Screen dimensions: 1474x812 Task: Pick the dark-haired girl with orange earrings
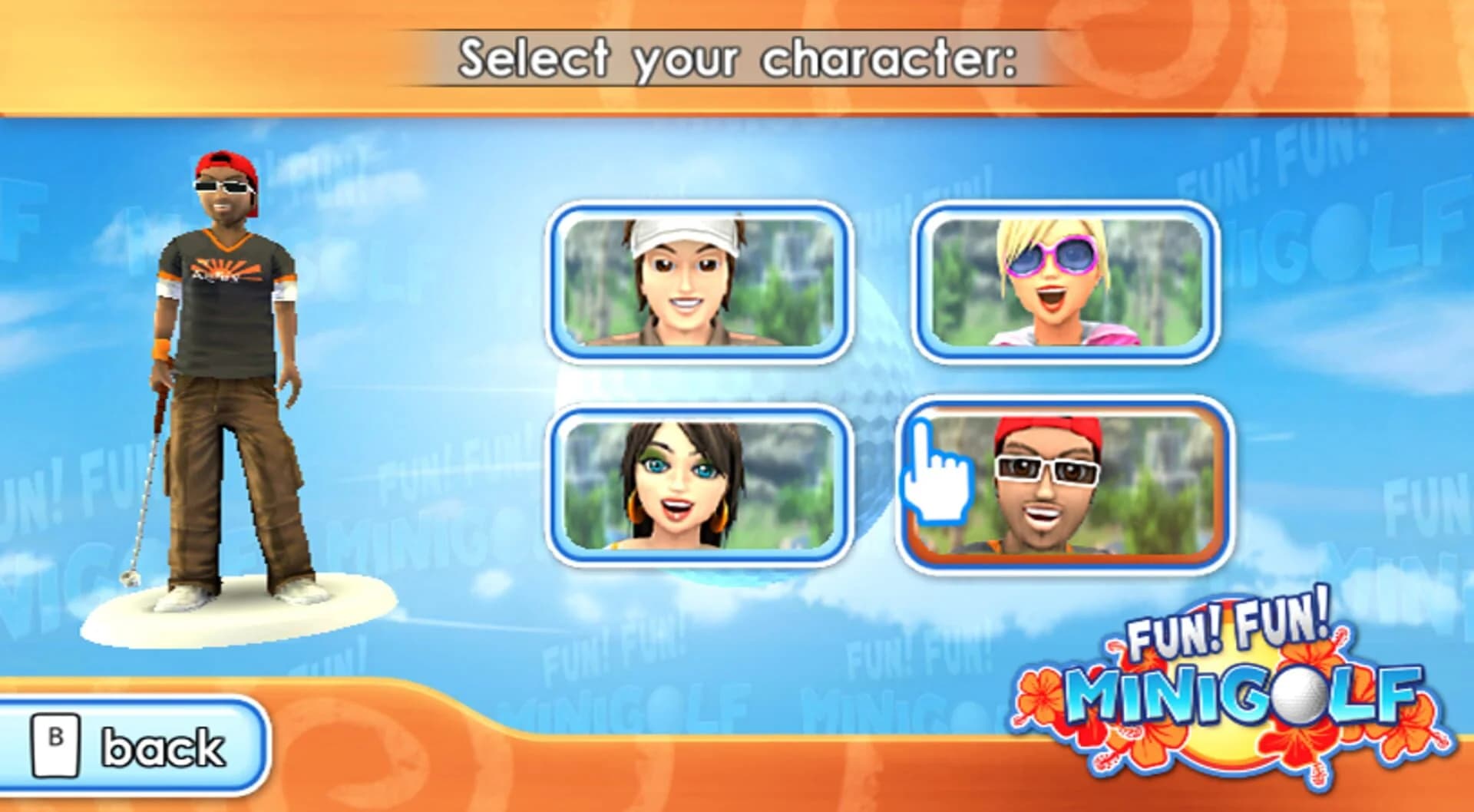click(699, 486)
